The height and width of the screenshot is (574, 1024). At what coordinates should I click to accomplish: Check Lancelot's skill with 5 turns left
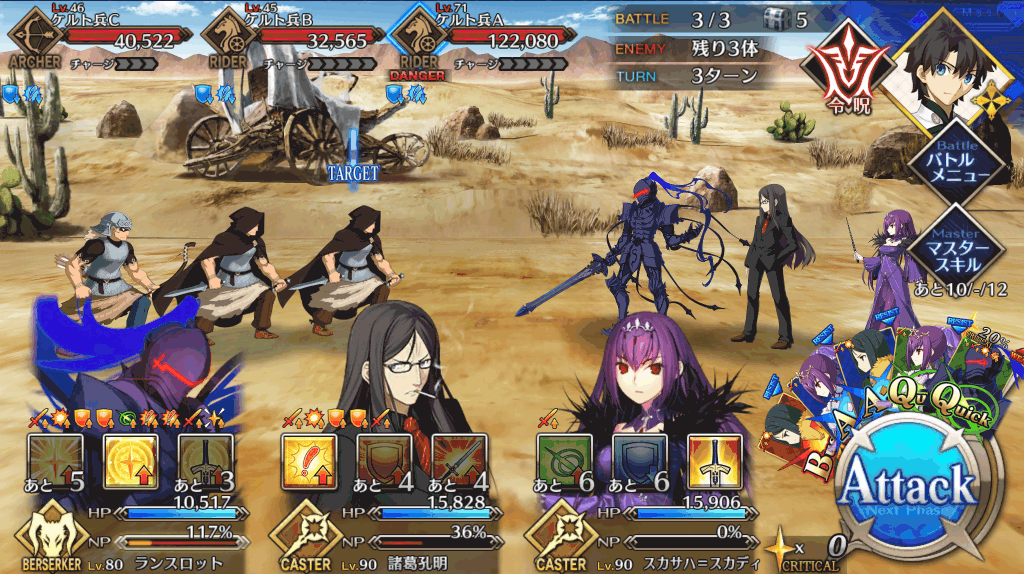(x=55, y=462)
